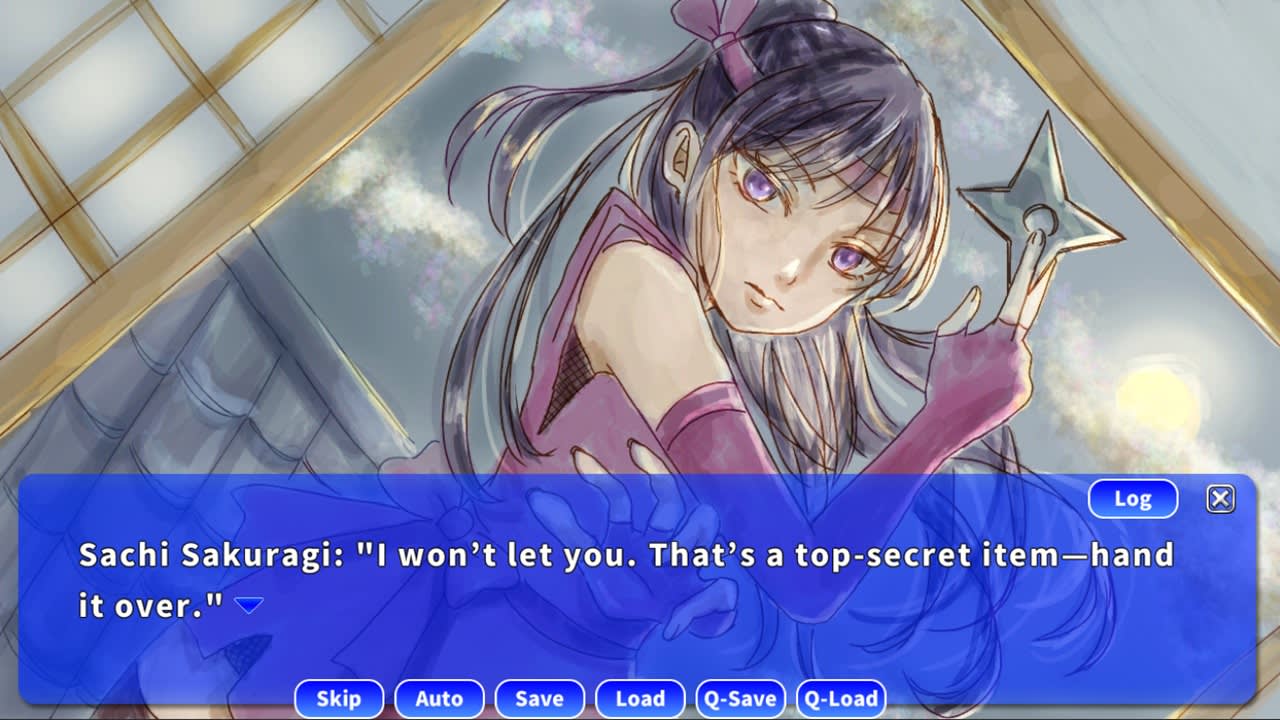The width and height of the screenshot is (1280, 720).
Task: Quick load with Q-Load
Action: [x=841, y=698]
